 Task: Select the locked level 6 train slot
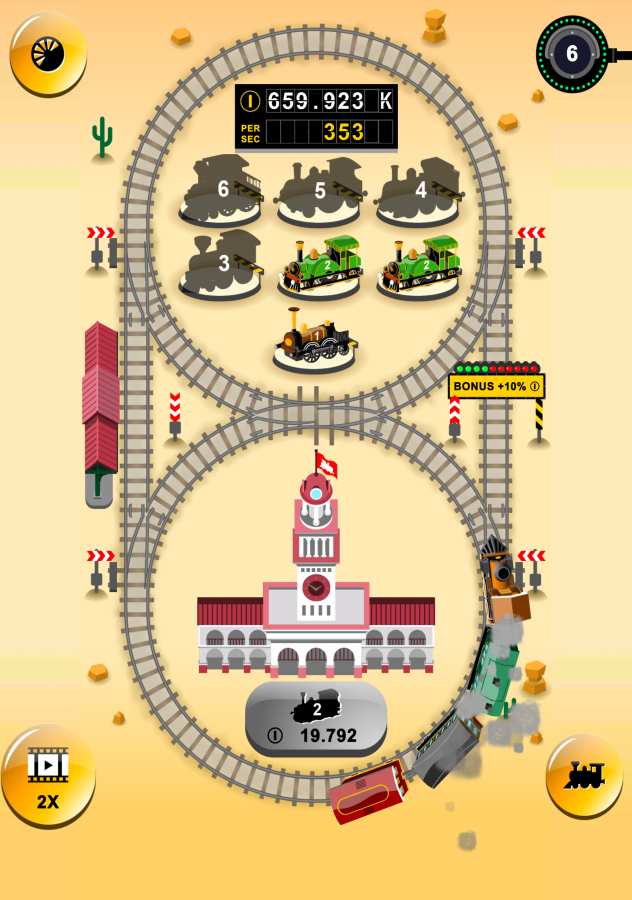click(x=221, y=191)
